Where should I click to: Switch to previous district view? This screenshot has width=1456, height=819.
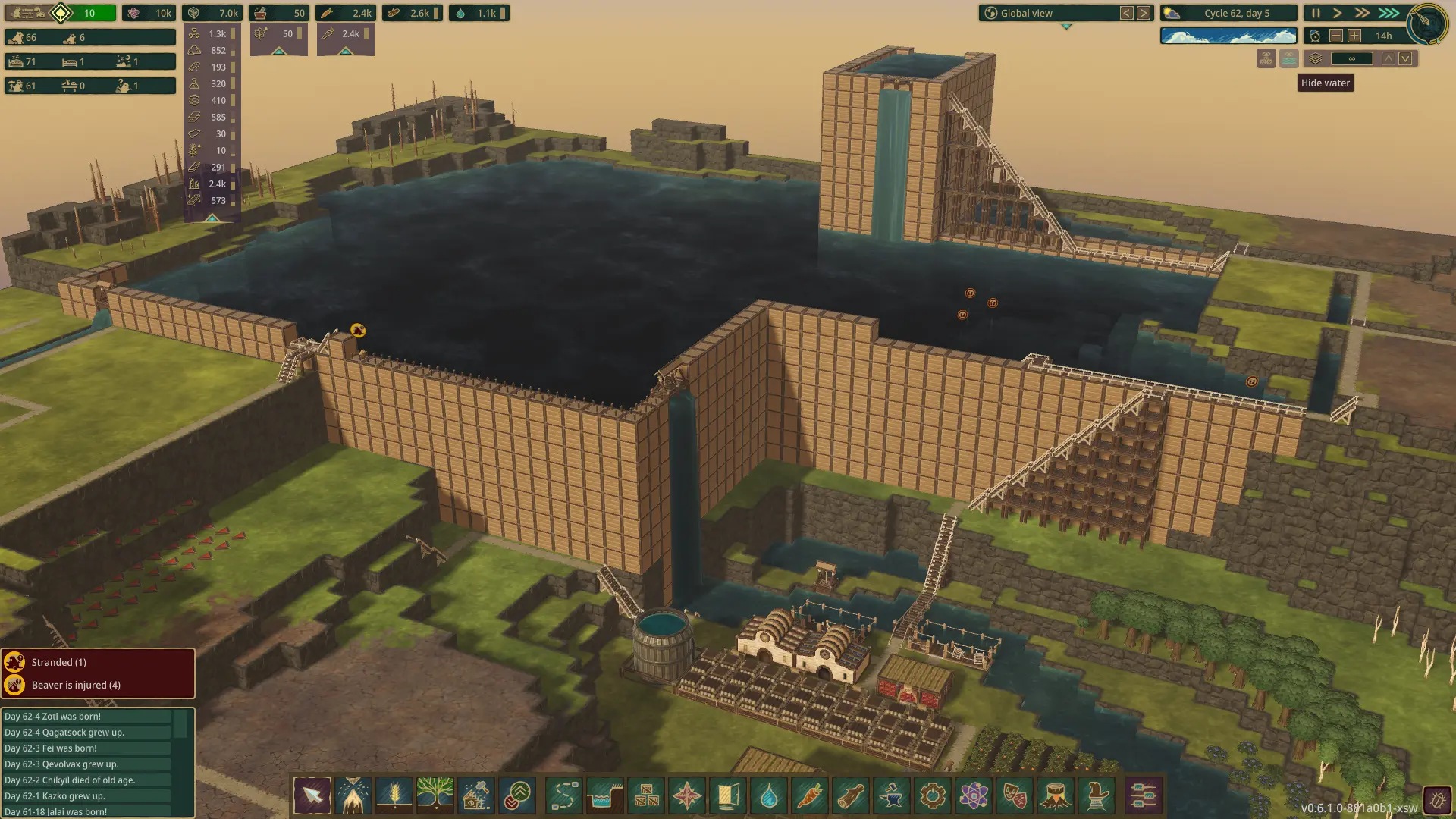(x=1127, y=13)
